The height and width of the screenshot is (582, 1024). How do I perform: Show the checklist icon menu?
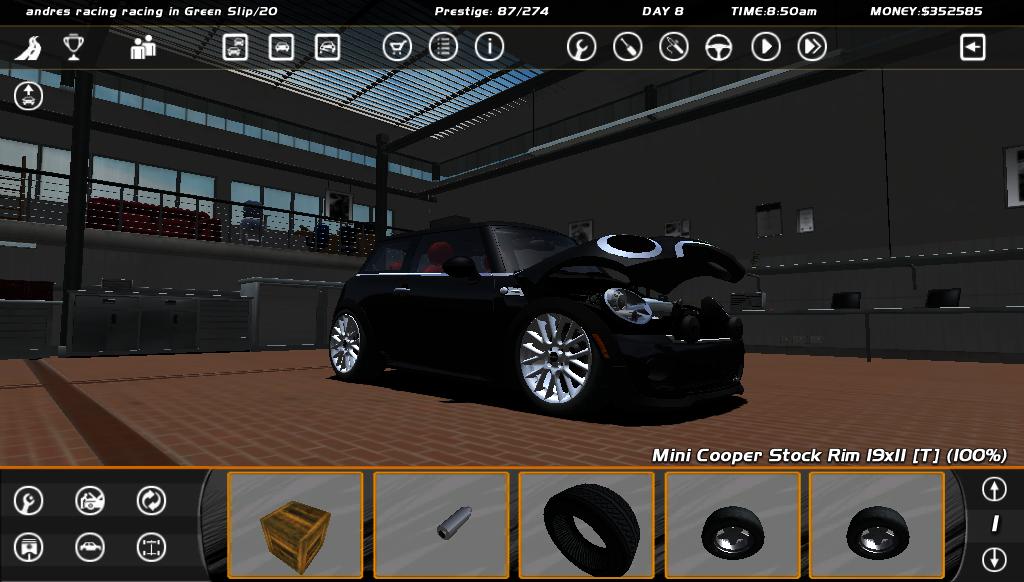(443, 47)
